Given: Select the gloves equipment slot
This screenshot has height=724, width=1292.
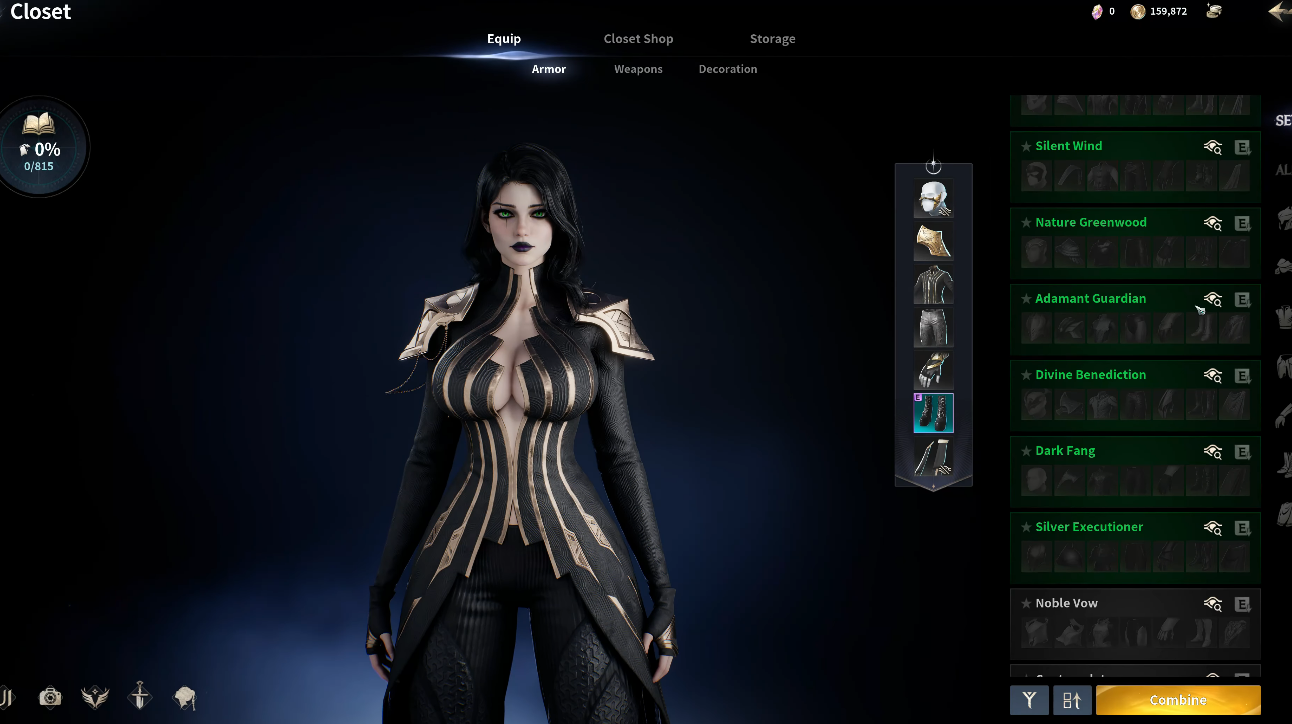Looking at the screenshot, I should click(933, 370).
